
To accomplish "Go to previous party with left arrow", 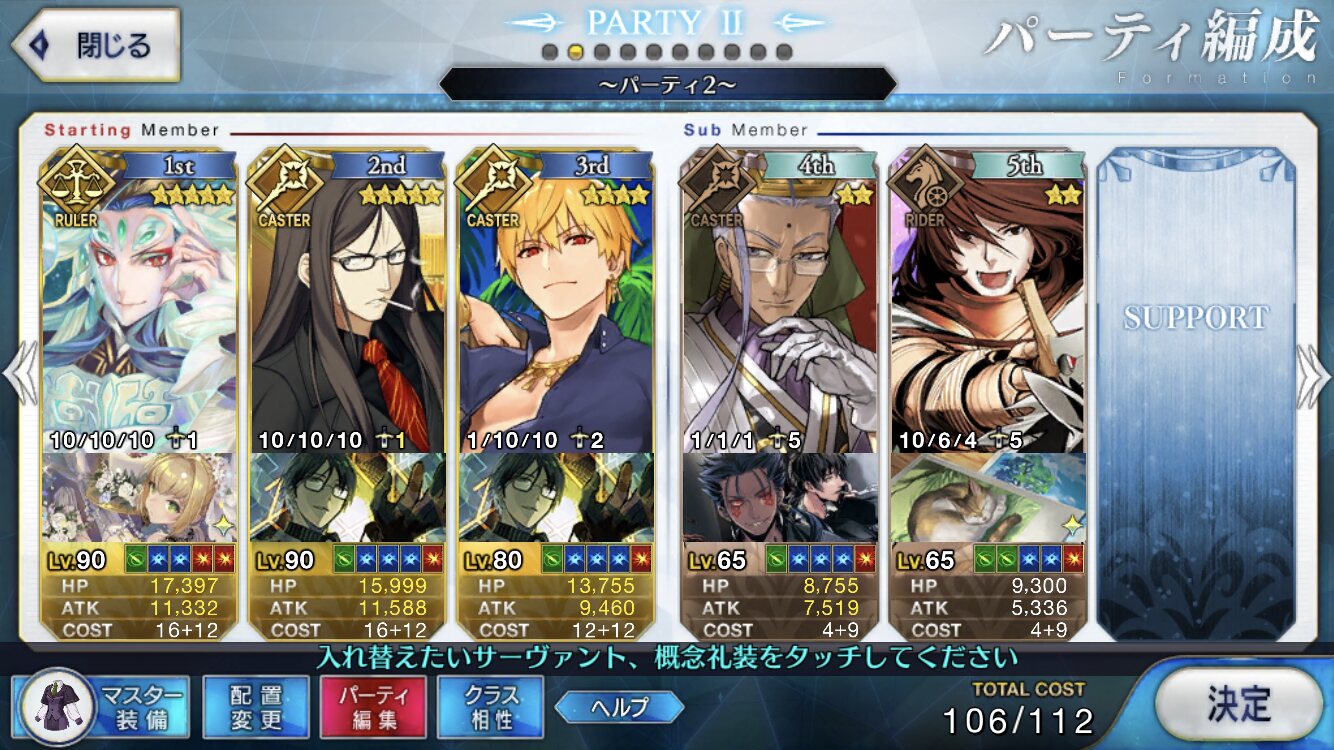I will click(x=19, y=375).
